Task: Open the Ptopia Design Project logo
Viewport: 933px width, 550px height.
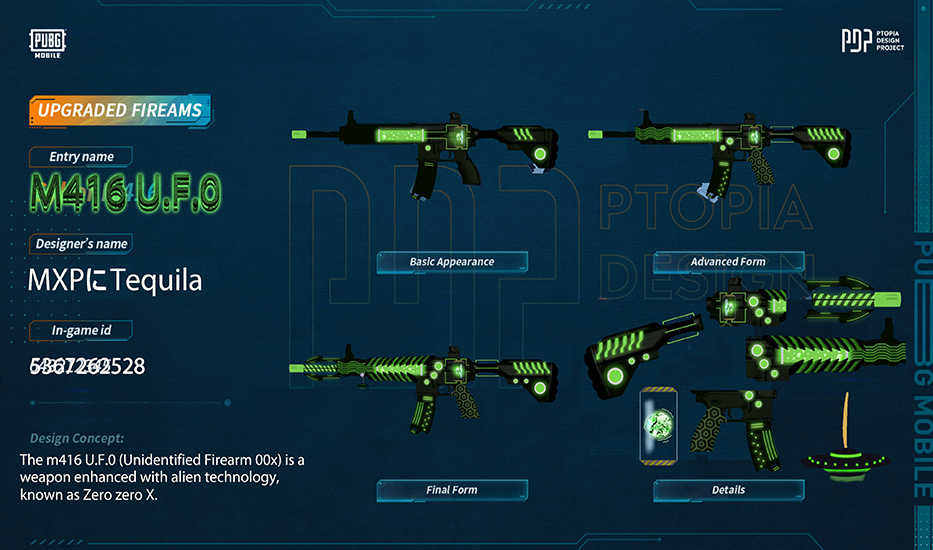Action: pyautogui.click(x=872, y=41)
